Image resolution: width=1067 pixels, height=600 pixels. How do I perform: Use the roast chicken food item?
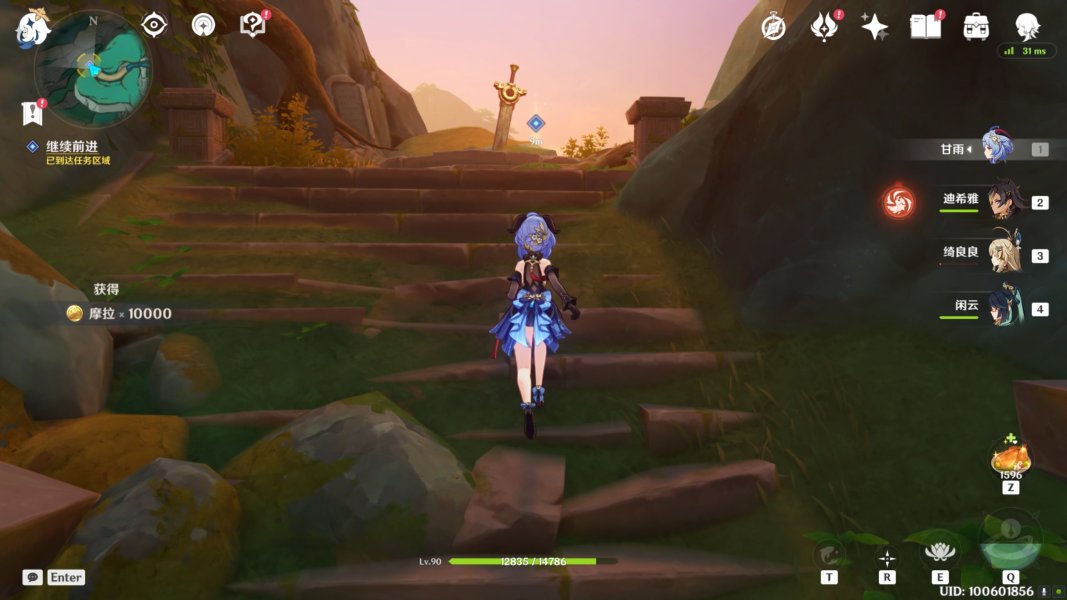click(x=1010, y=459)
